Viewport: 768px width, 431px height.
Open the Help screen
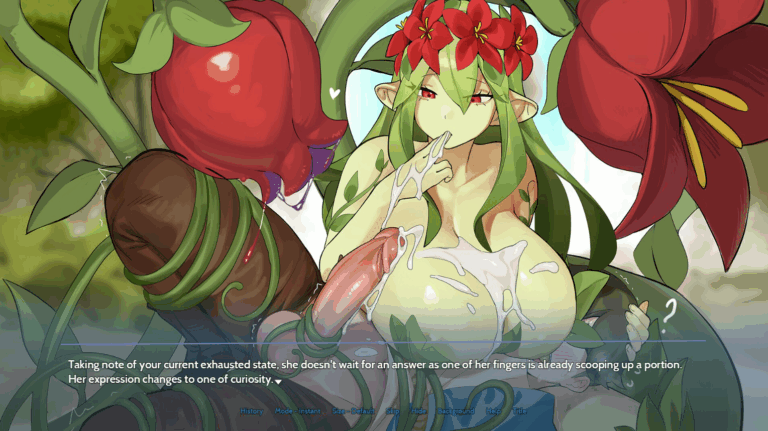[x=493, y=411]
